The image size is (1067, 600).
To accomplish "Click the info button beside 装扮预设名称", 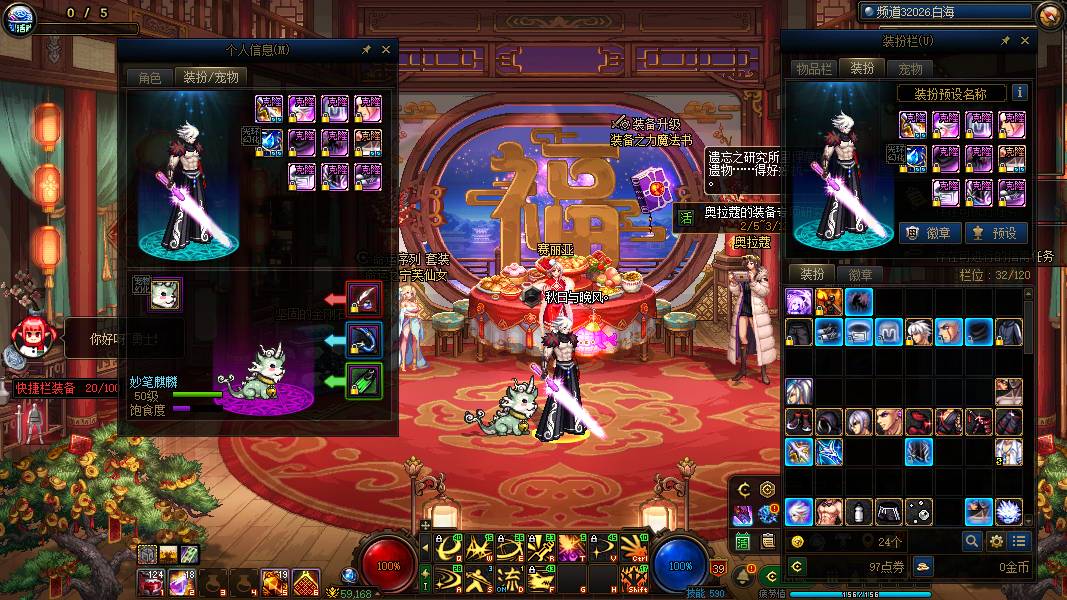I will click(1019, 93).
